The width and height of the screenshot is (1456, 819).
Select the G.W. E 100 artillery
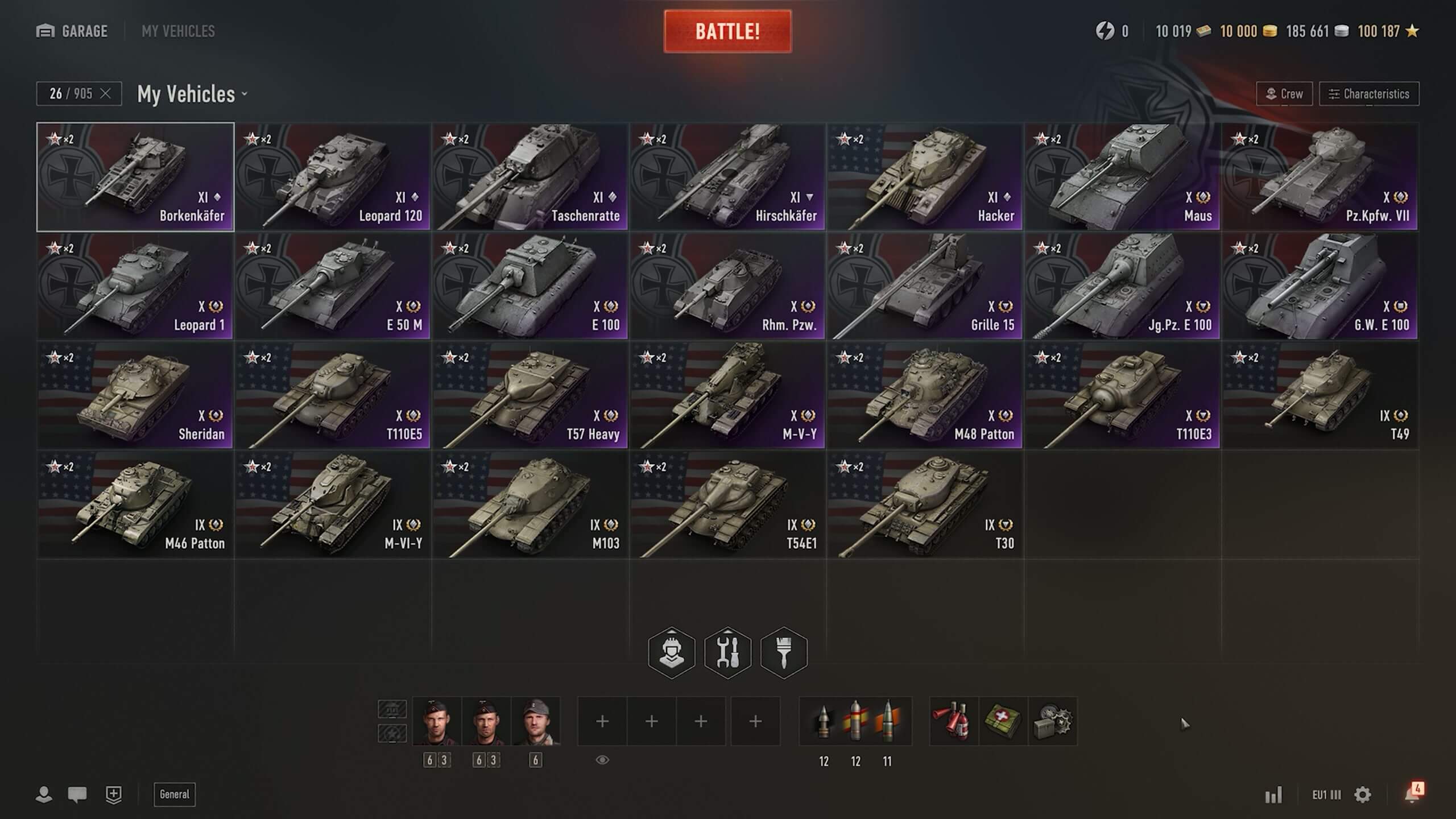click(1319, 286)
